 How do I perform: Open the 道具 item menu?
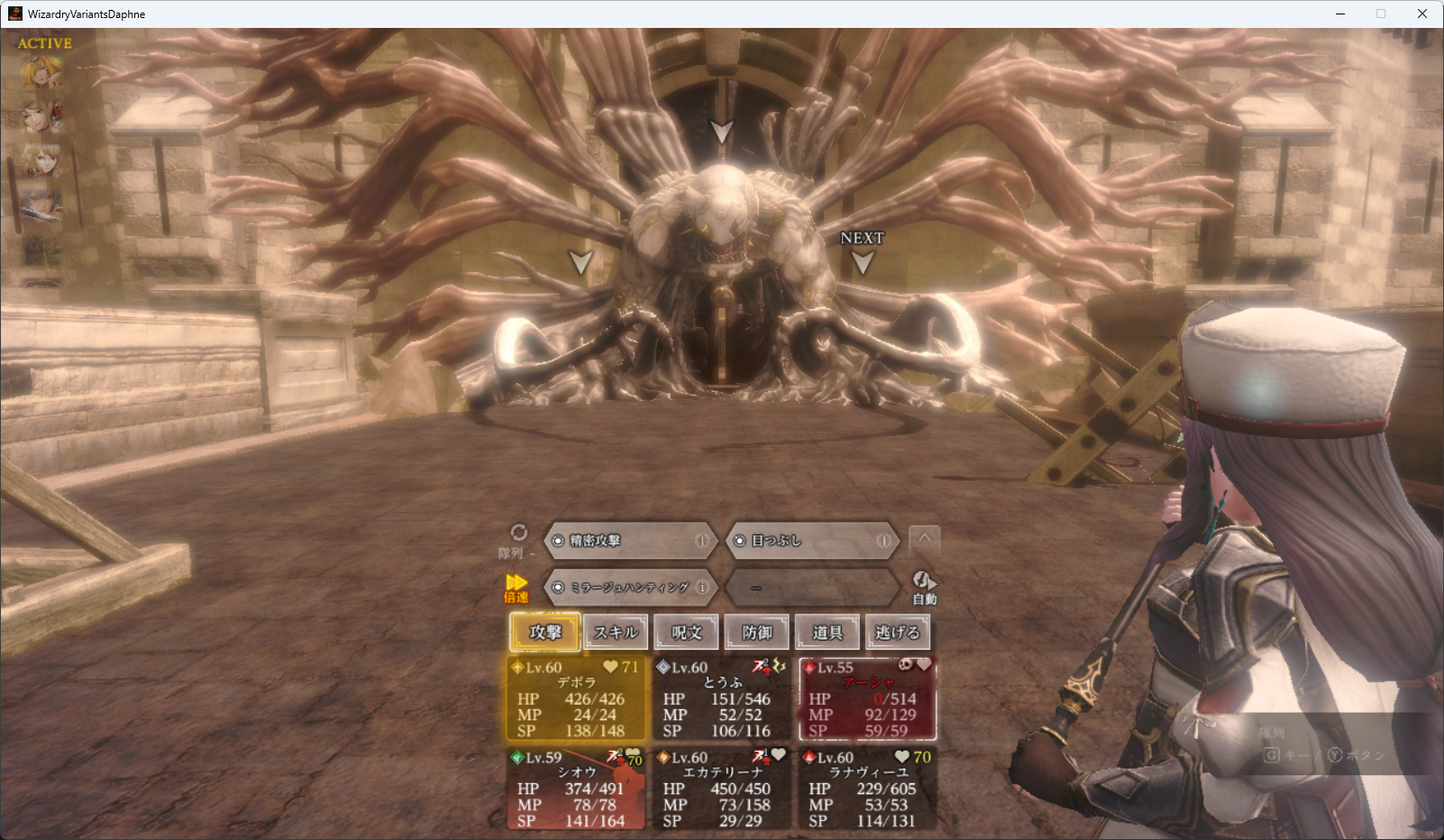[x=827, y=632]
